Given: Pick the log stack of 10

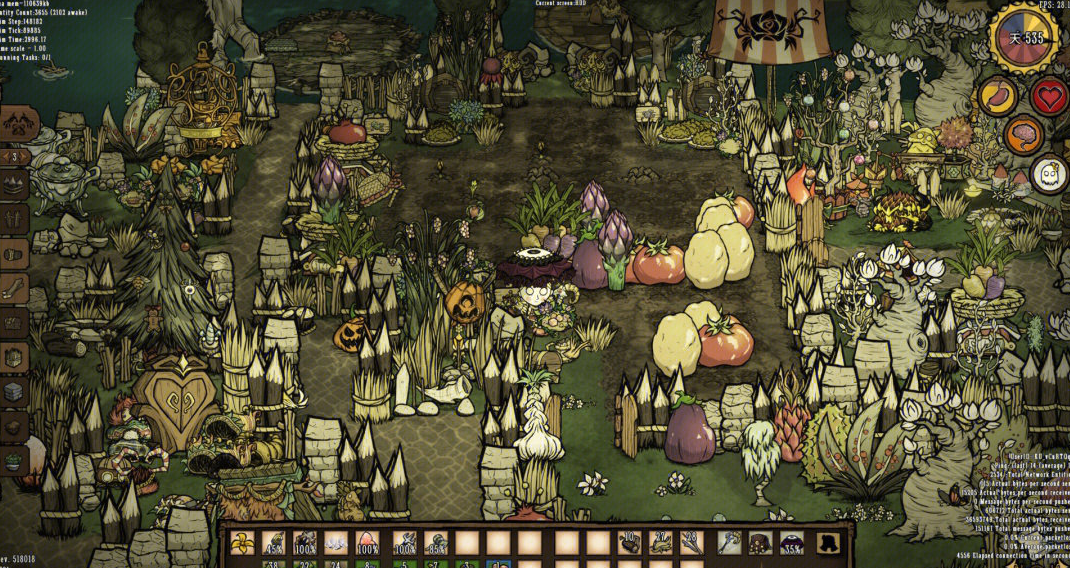Looking at the screenshot, I should pyautogui.click(x=629, y=543).
